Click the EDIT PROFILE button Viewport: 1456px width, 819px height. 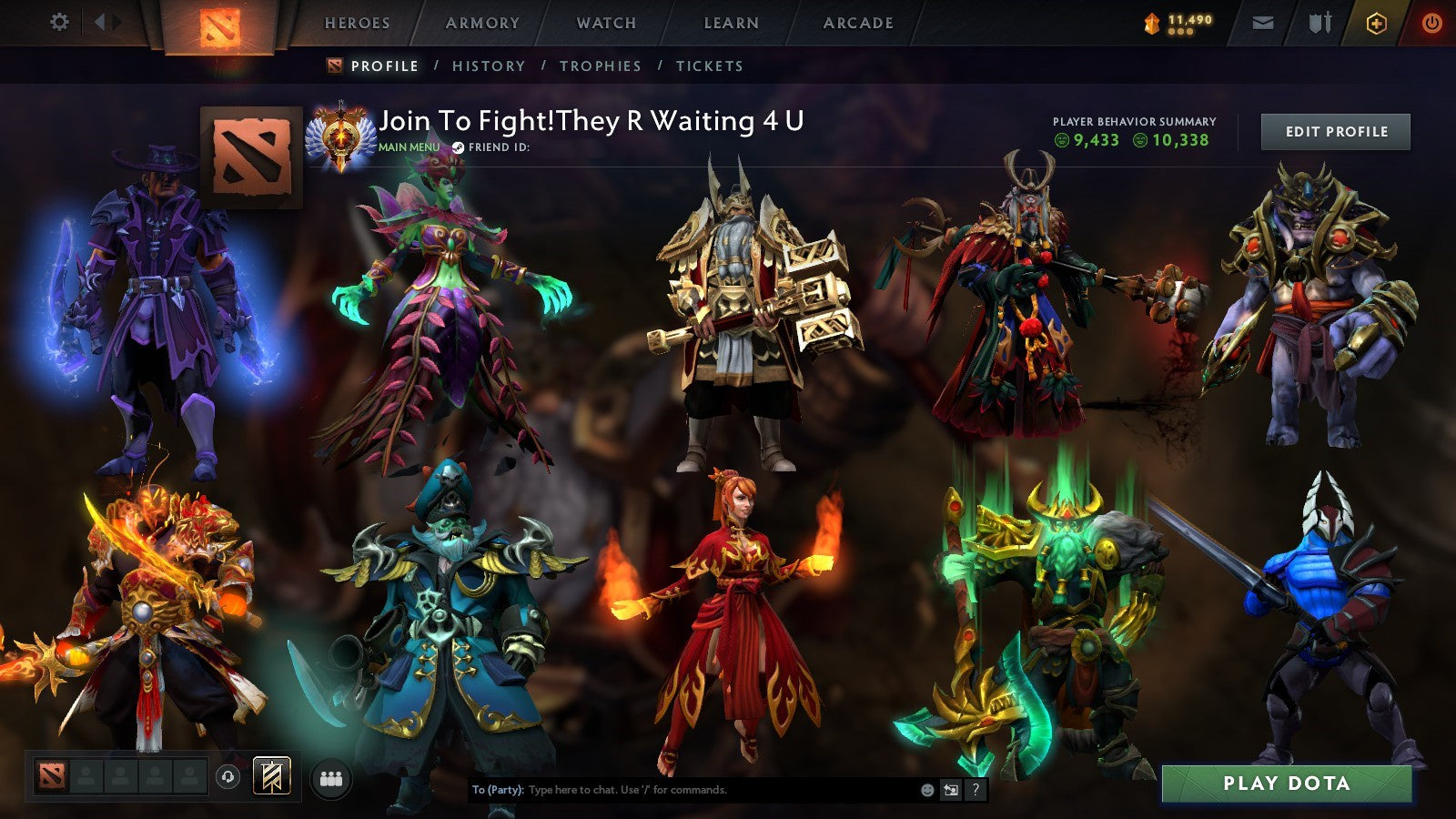(x=1334, y=132)
